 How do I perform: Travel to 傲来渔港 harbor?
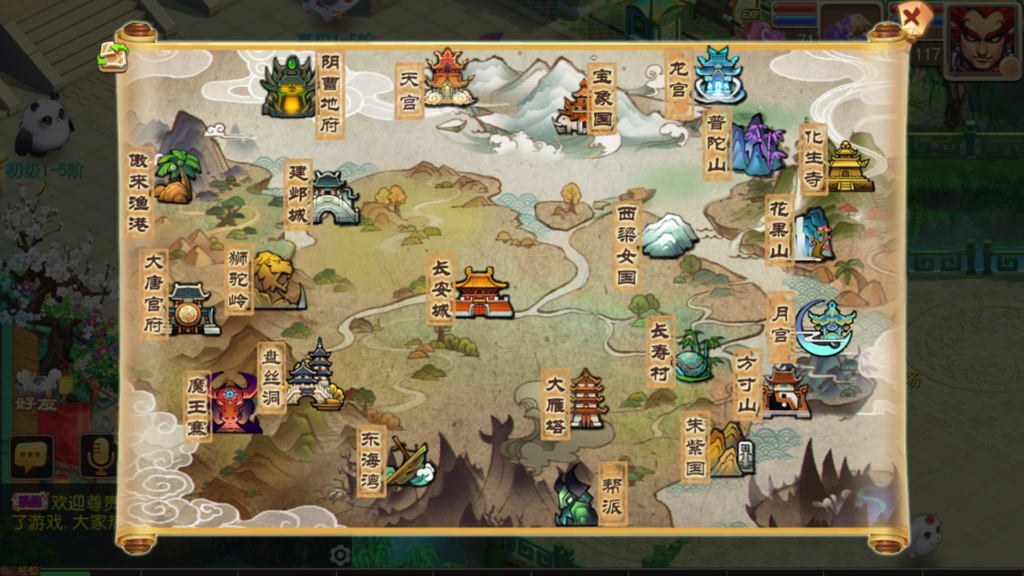[x=175, y=177]
